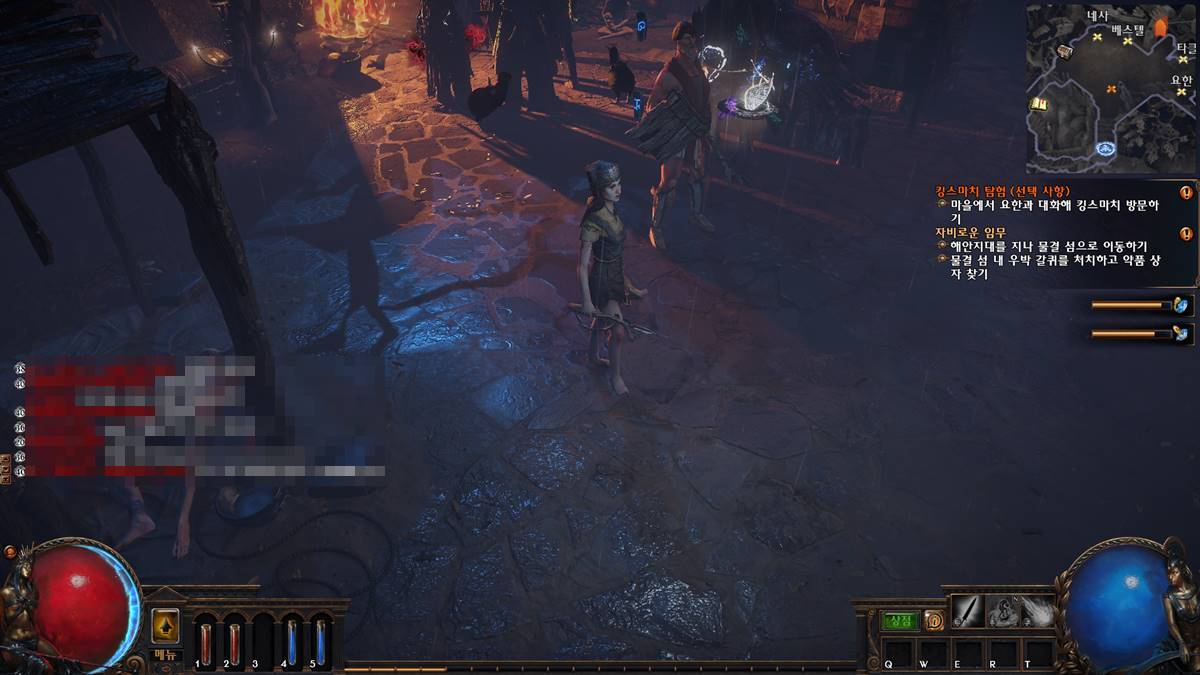Click the orange orb above the life globe
Viewport: 1200px width, 675px height.
tap(11, 551)
